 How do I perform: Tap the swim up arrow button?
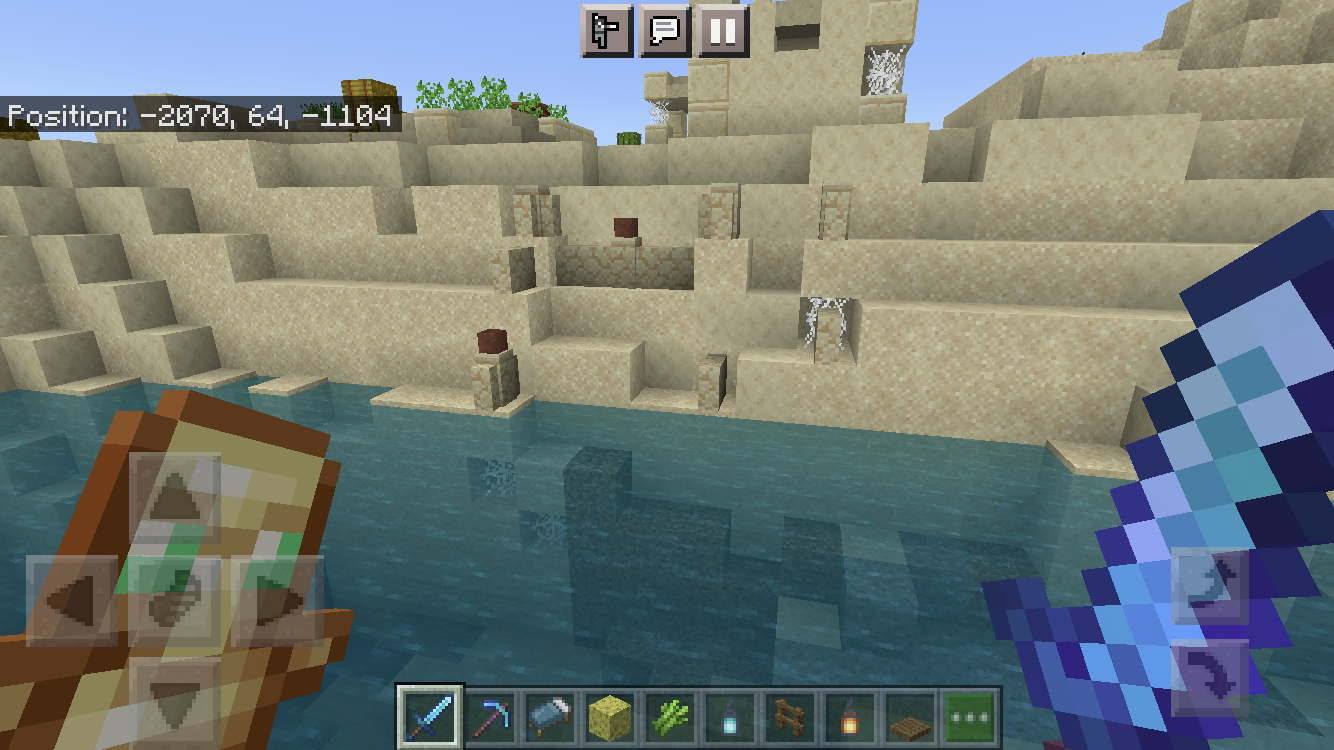click(1209, 586)
